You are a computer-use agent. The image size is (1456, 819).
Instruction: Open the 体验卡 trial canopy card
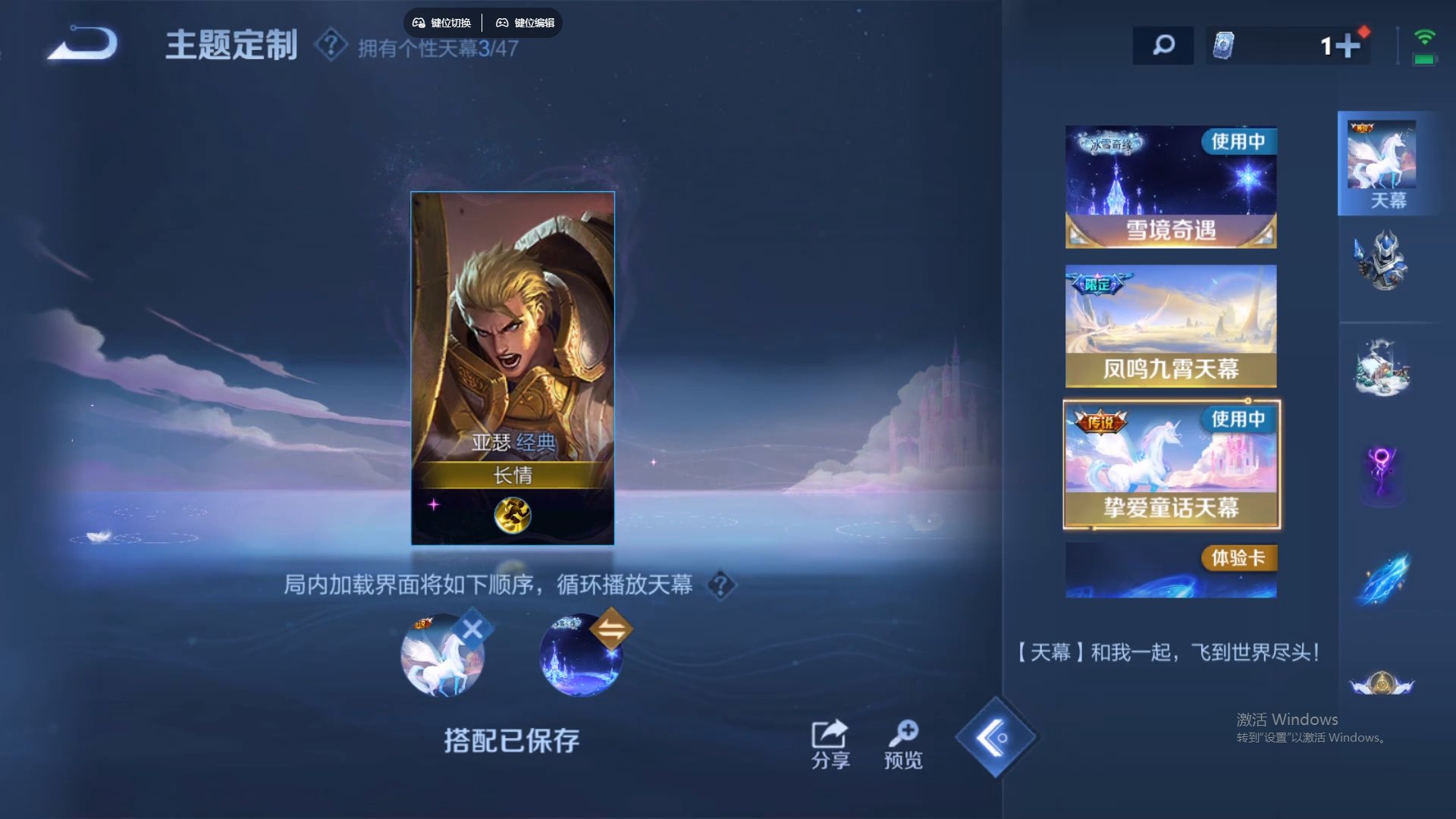click(x=1170, y=569)
